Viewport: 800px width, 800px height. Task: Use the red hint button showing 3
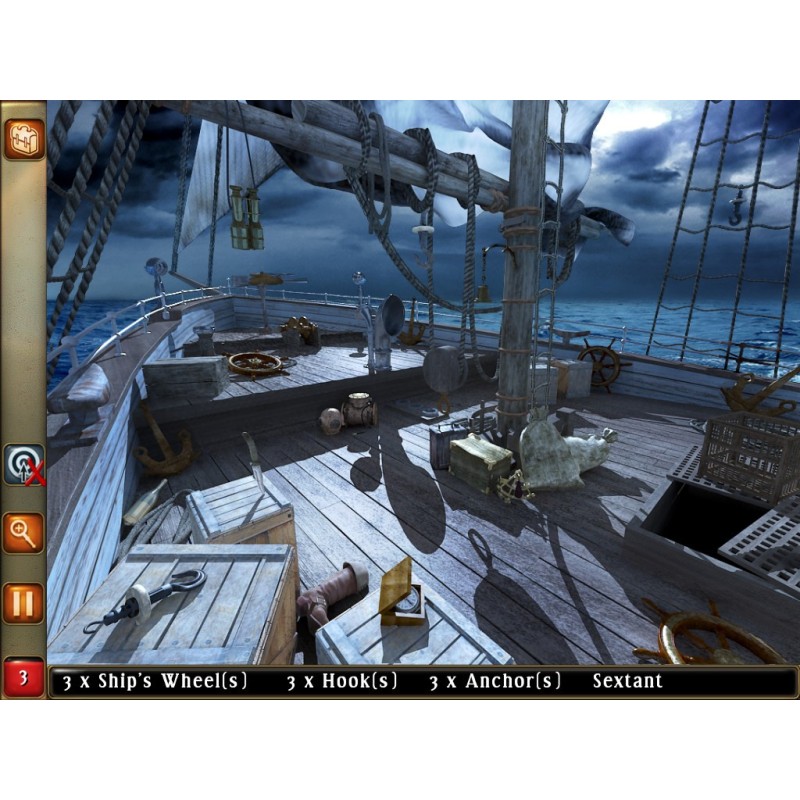[x=23, y=679]
